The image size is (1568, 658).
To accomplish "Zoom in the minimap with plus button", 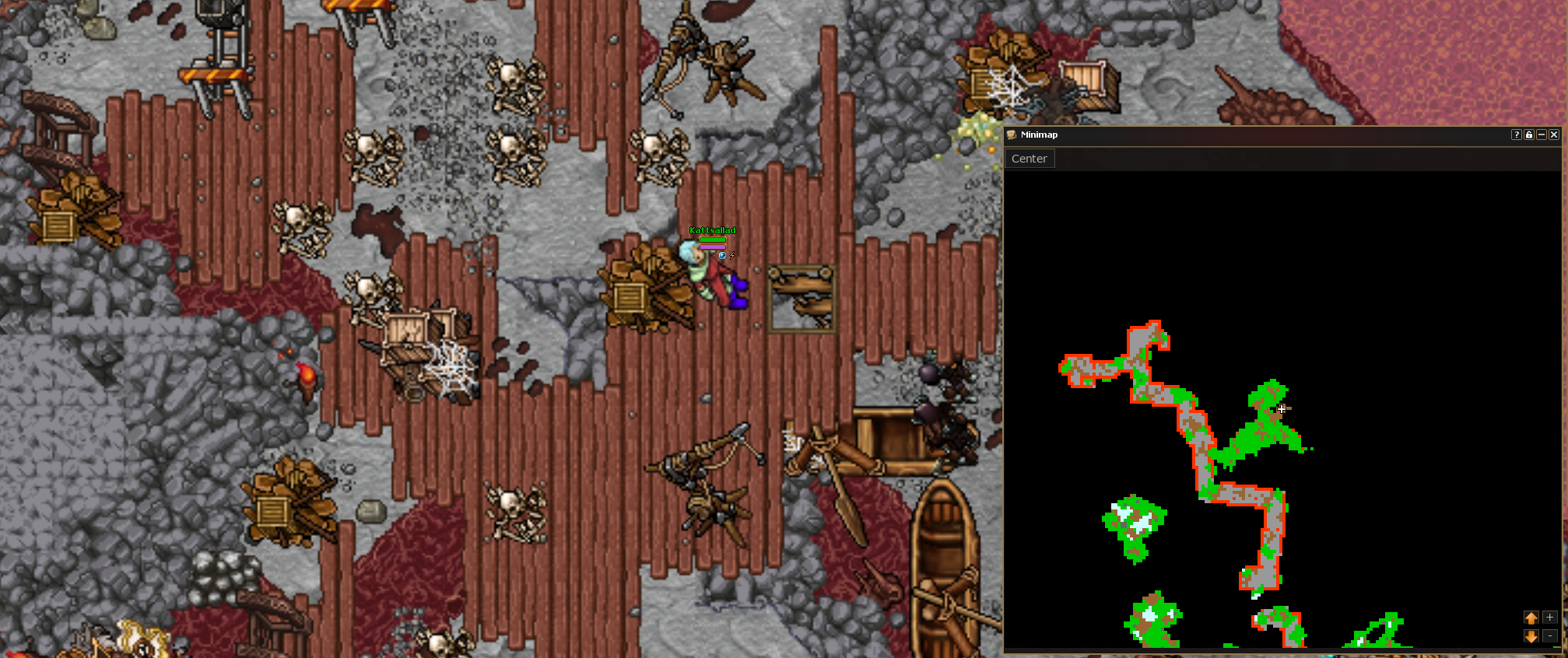I will click(x=1549, y=618).
